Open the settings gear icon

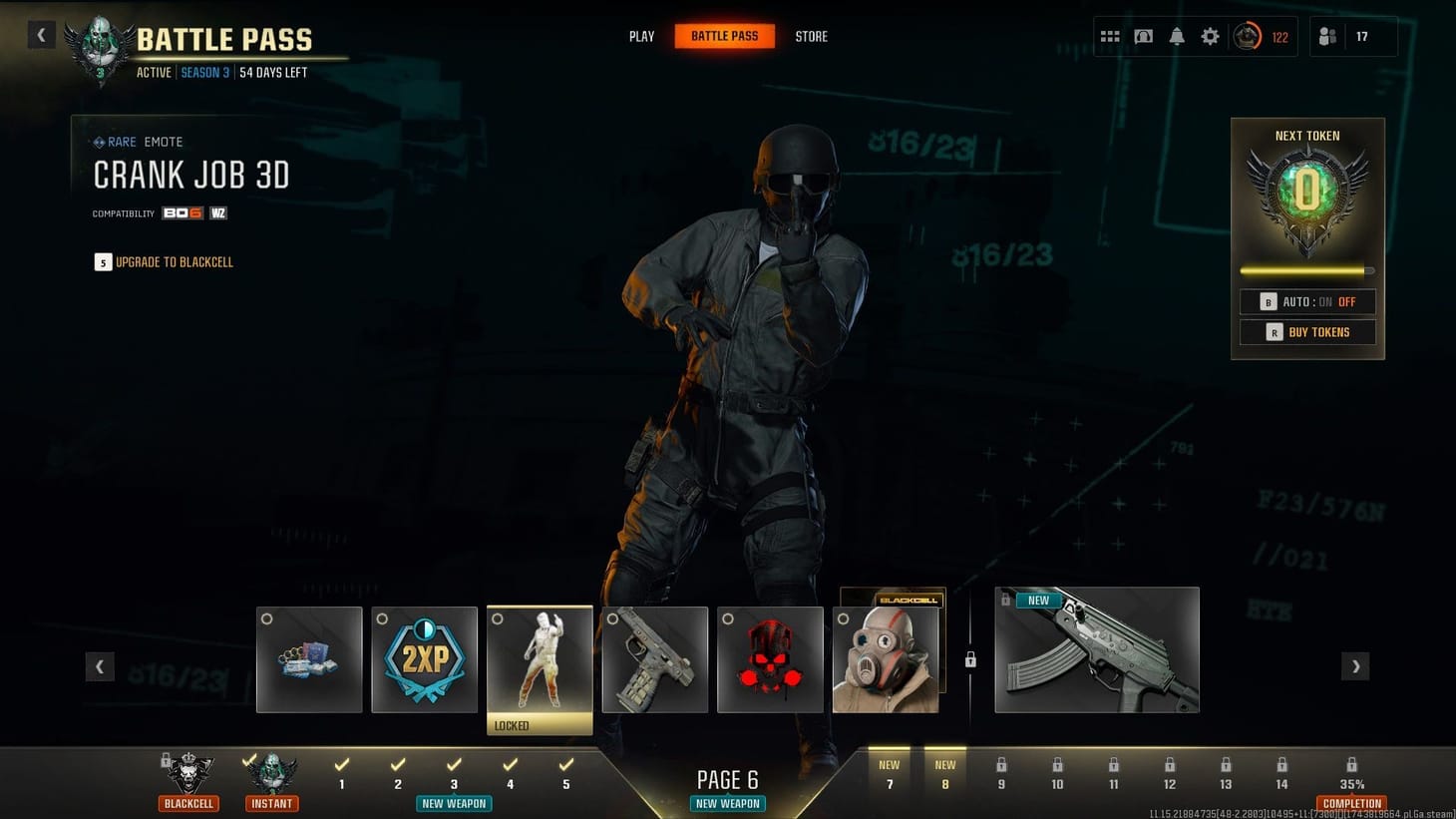1210,36
